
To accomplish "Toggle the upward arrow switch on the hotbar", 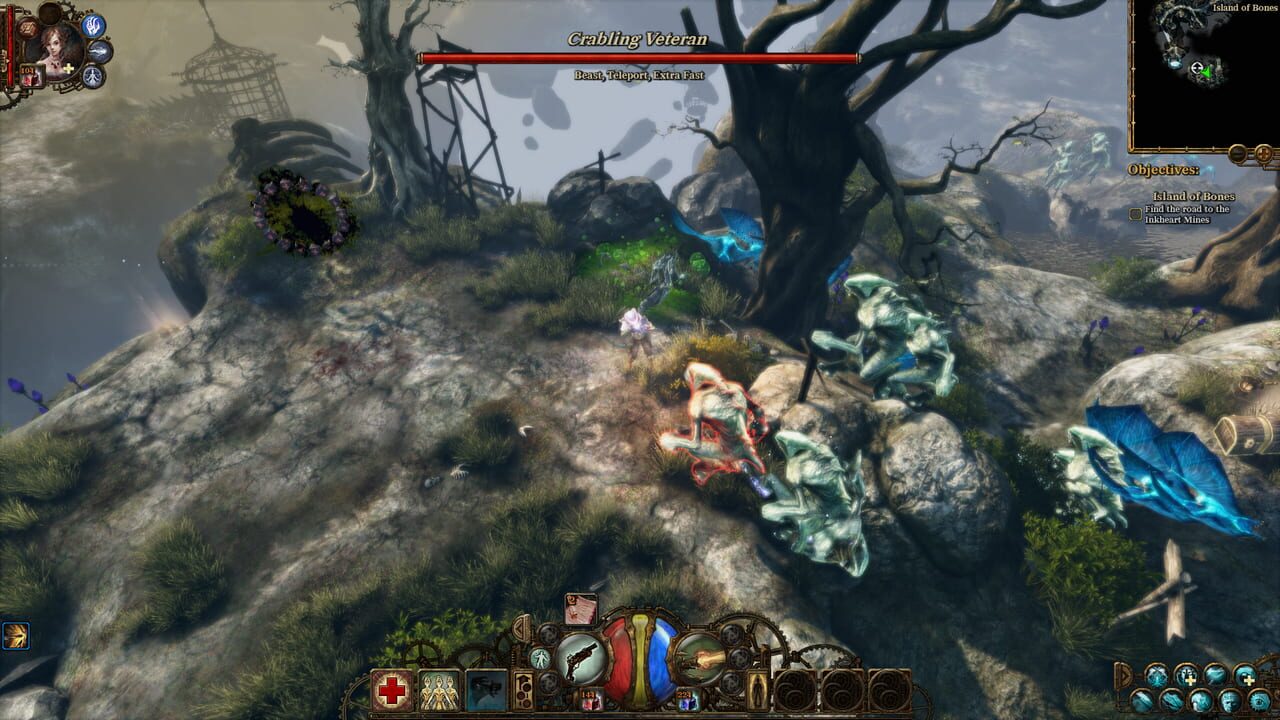I will pos(525,679).
